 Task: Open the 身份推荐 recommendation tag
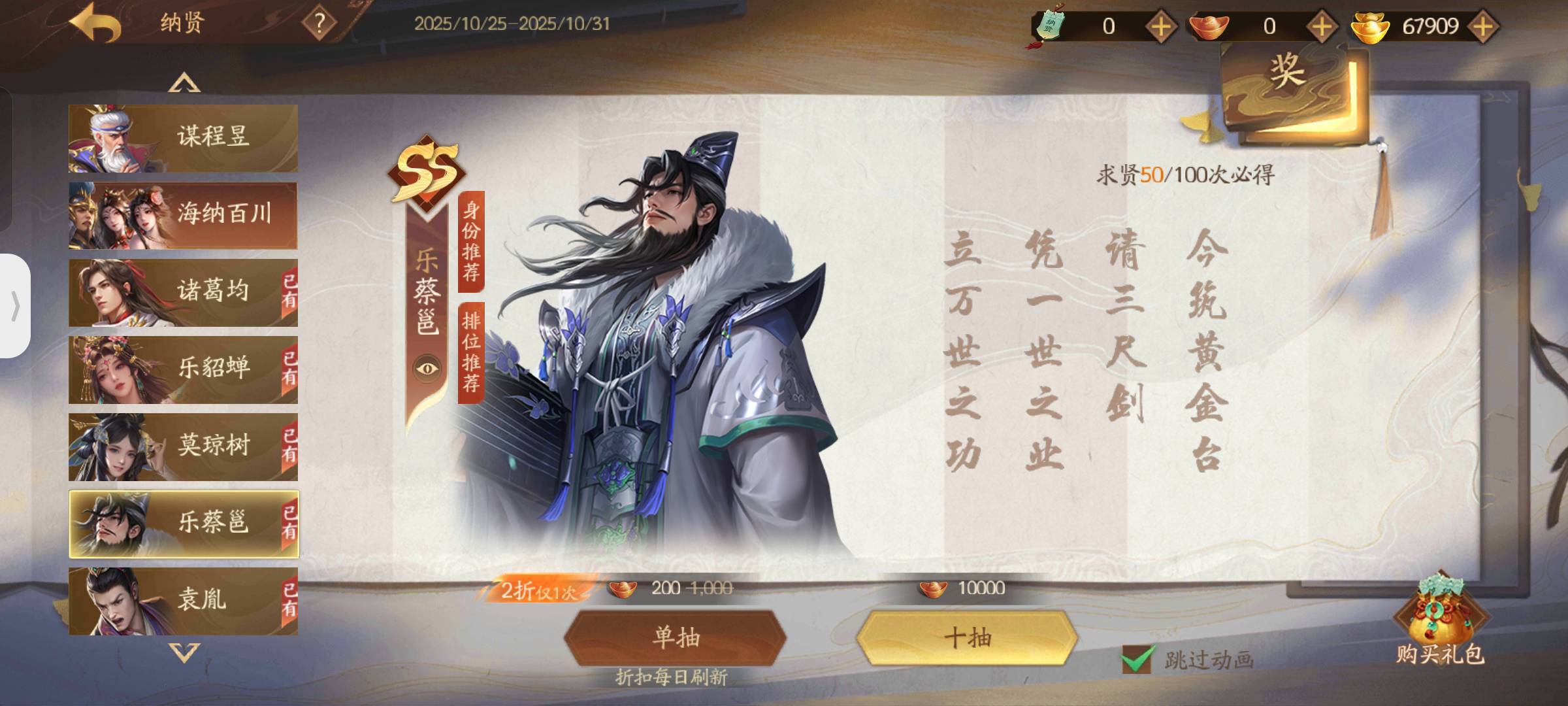pos(471,241)
